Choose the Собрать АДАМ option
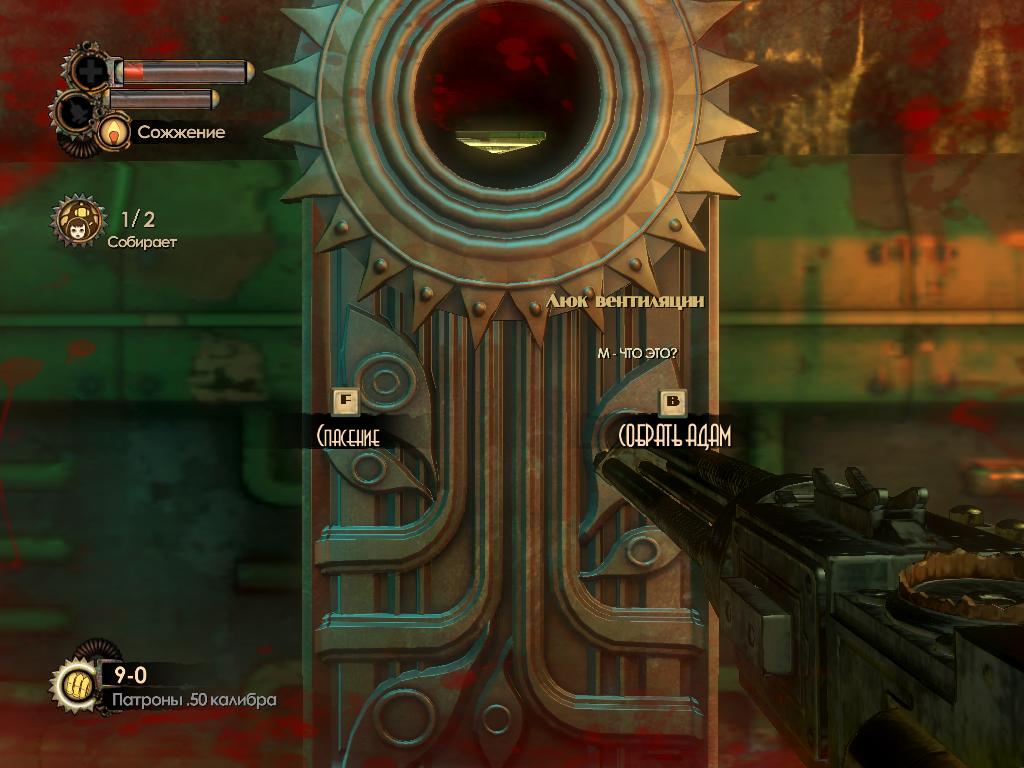The image size is (1024, 768). (674, 436)
